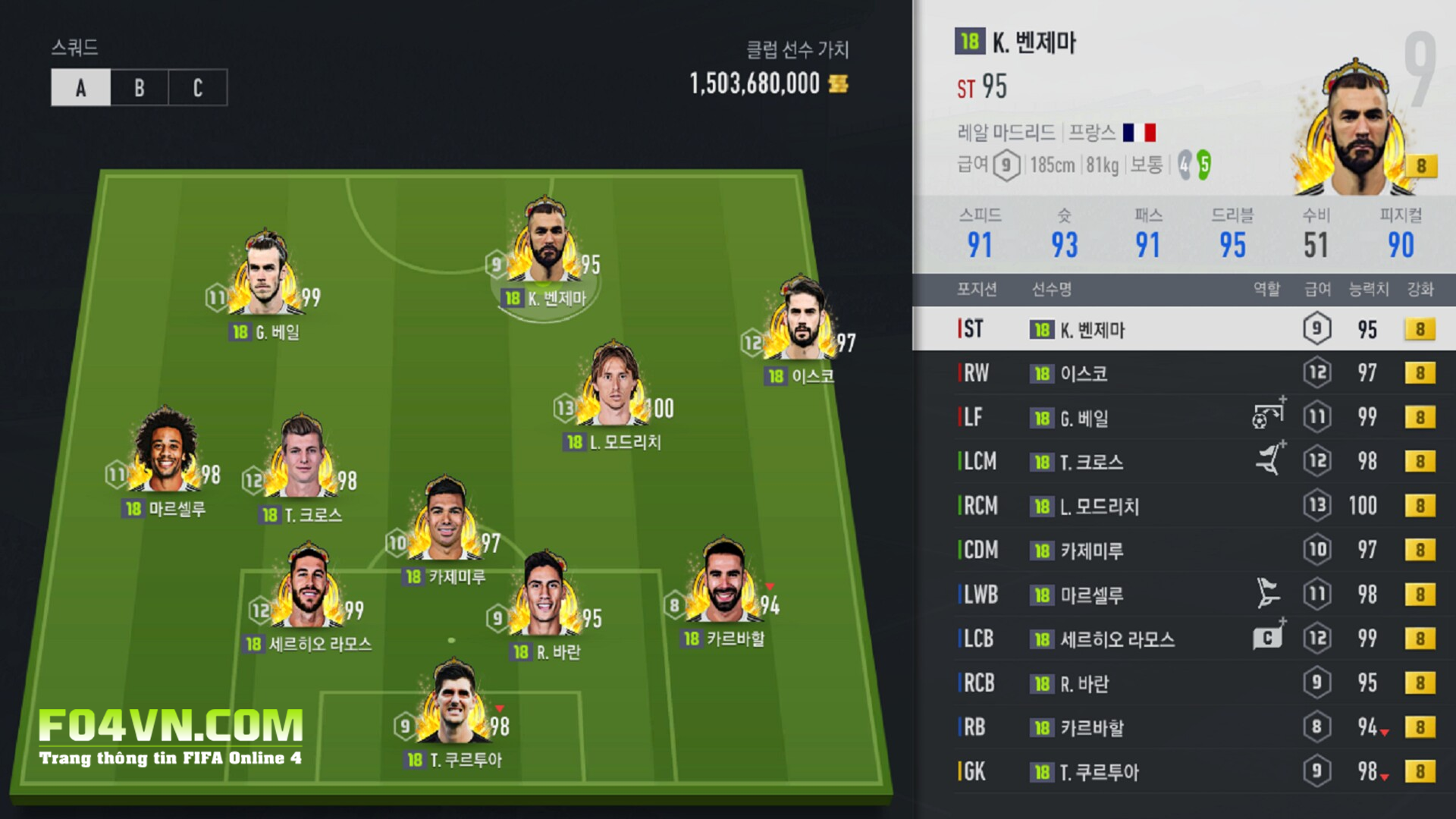Pick the RCM L. 모드리치 list row
The height and width of the screenshot is (819, 1456).
pos(1183,506)
